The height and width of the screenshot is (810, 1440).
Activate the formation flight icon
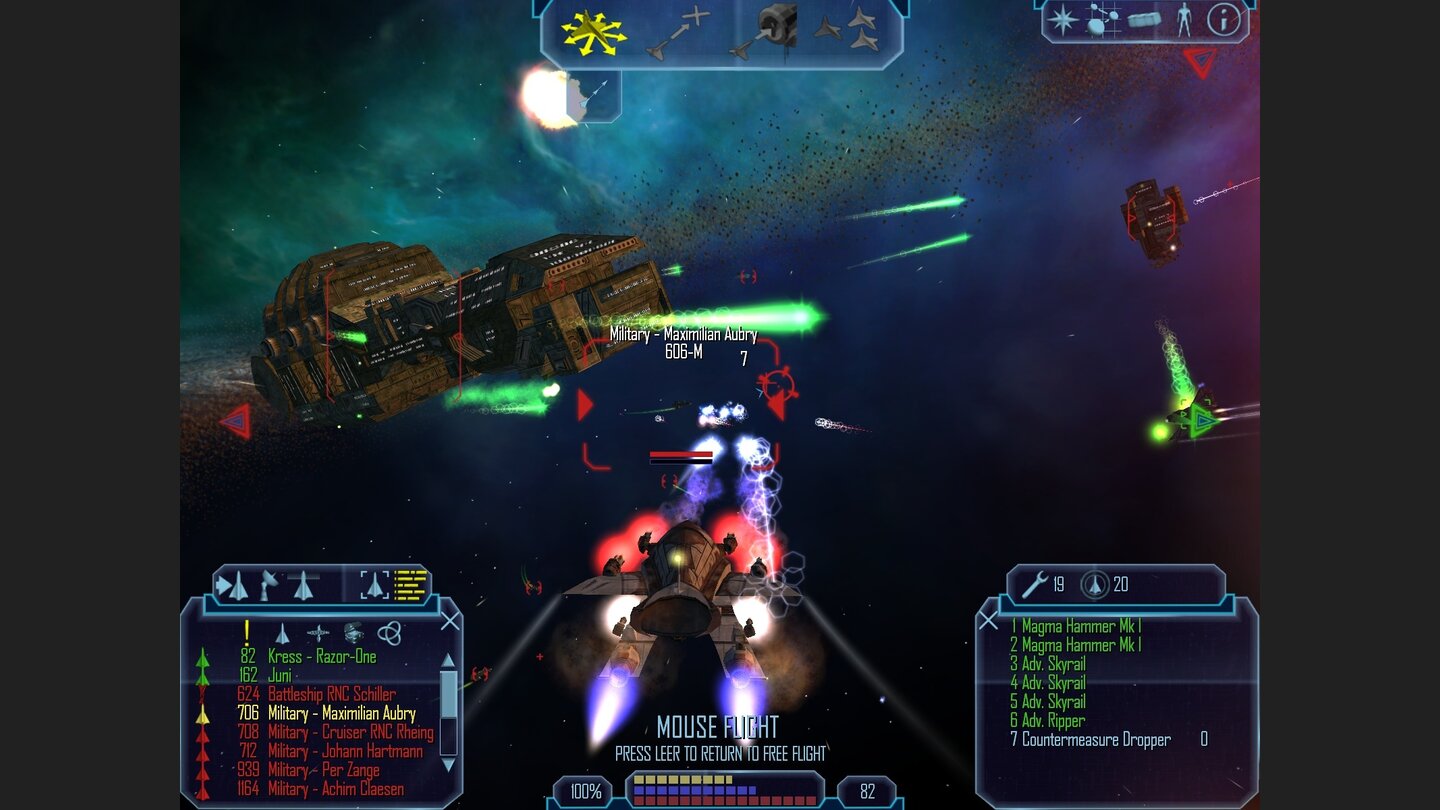(x=847, y=31)
